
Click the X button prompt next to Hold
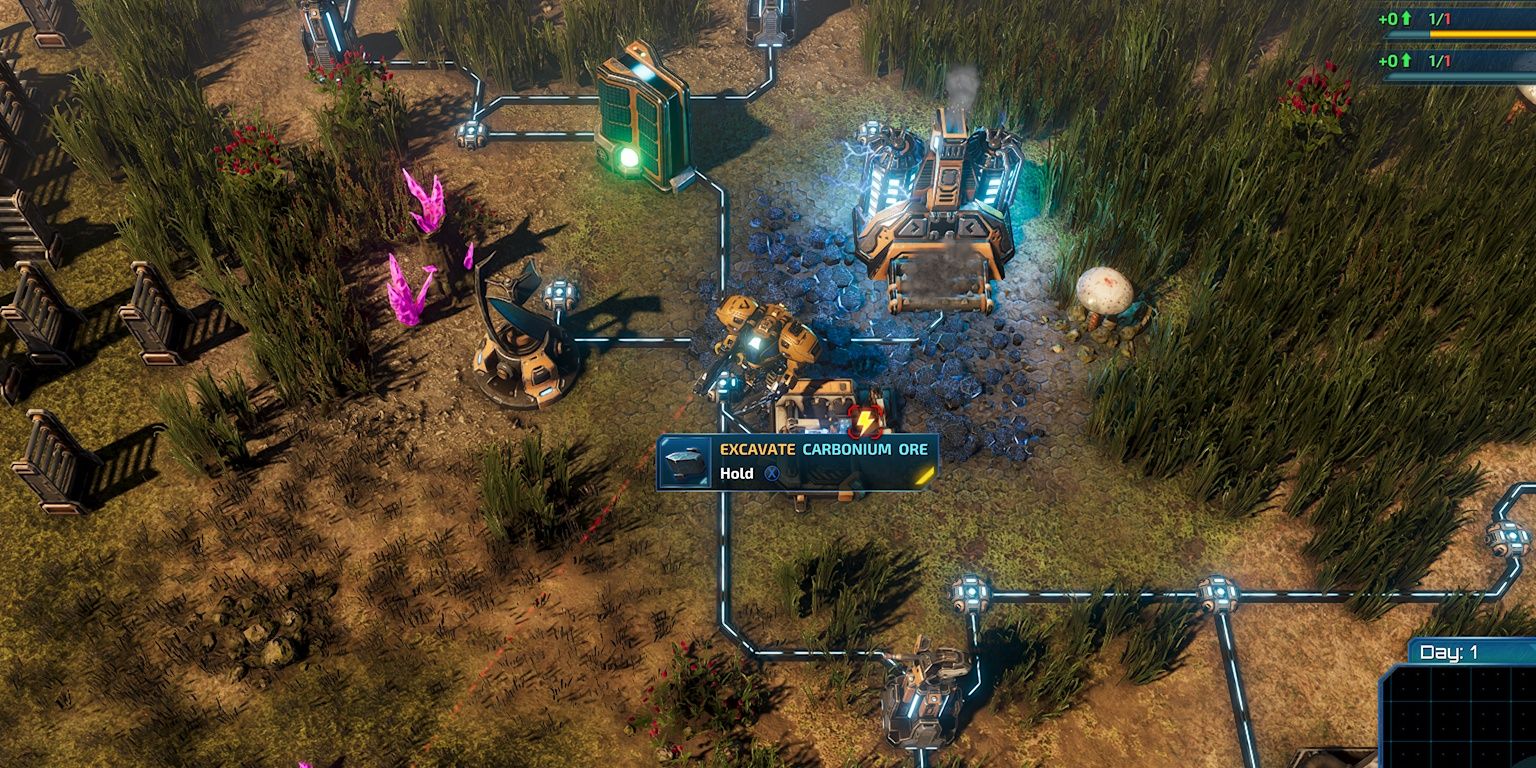[x=771, y=473]
